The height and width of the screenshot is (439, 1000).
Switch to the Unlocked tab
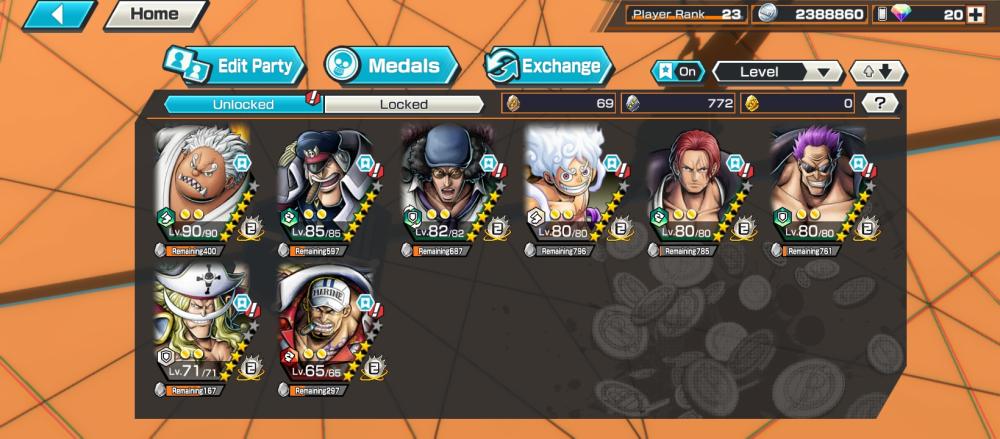pyautogui.click(x=242, y=103)
